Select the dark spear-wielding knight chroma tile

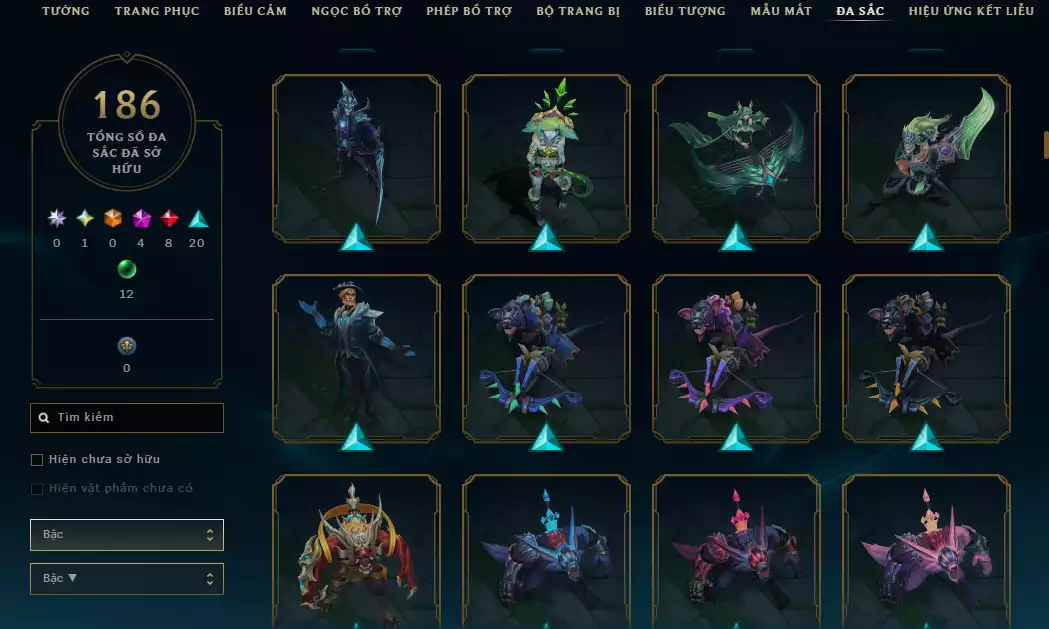(x=356, y=158)
